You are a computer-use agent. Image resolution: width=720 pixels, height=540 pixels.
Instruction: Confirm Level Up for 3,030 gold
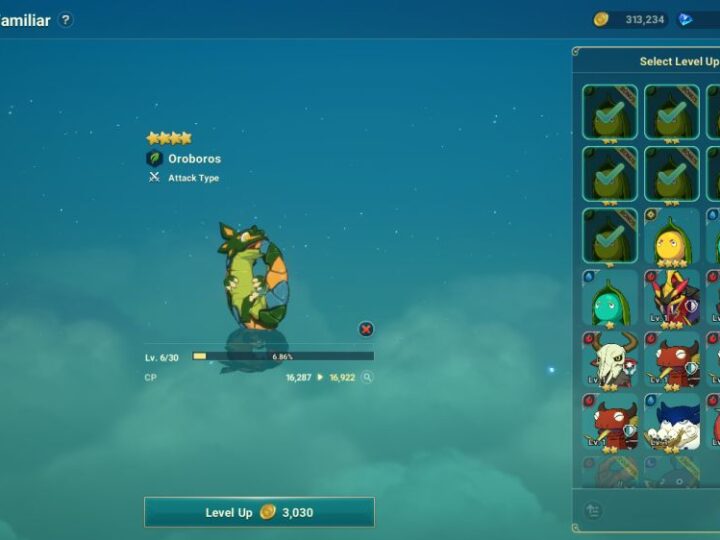tap(259, 512)
